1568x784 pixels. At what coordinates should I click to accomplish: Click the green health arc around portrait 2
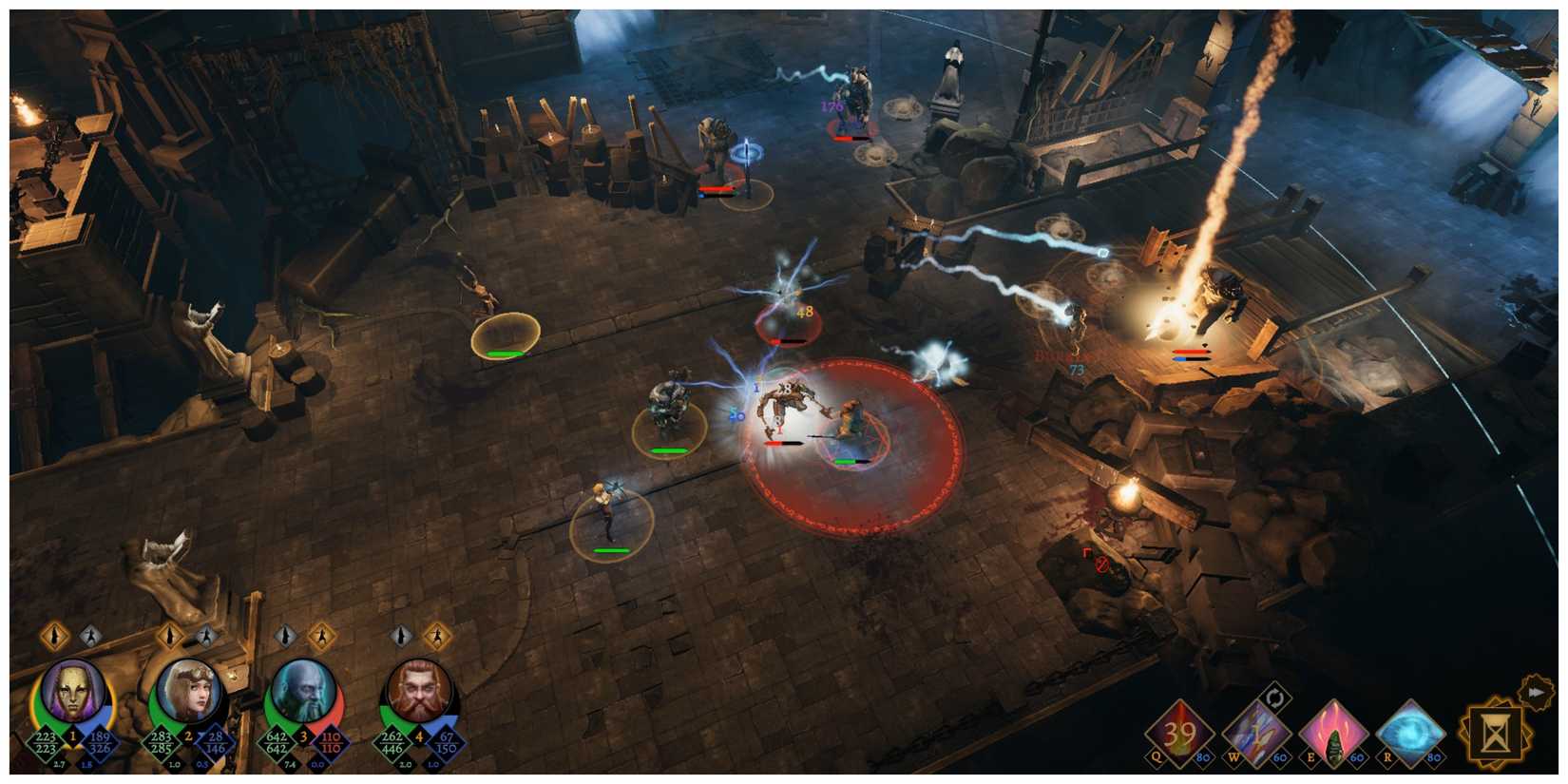[153, 701]
